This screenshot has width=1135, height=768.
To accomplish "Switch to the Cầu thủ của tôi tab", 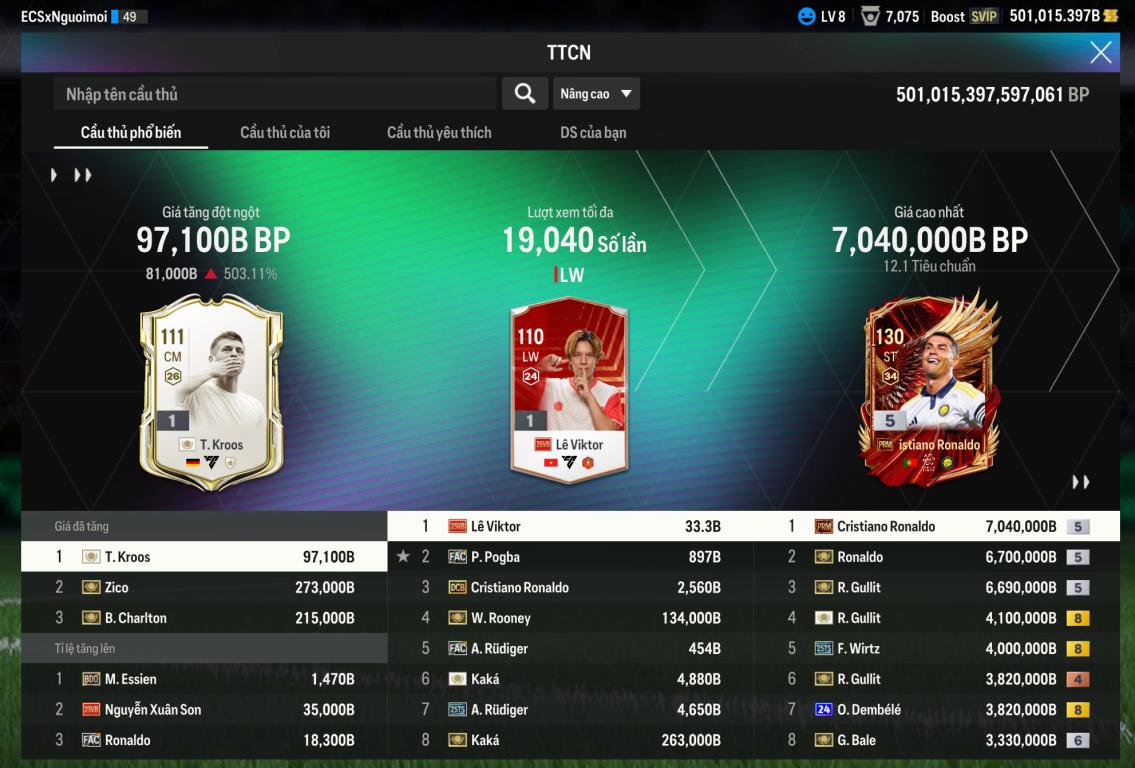I will pyautogui.click(x=285, y=132).
